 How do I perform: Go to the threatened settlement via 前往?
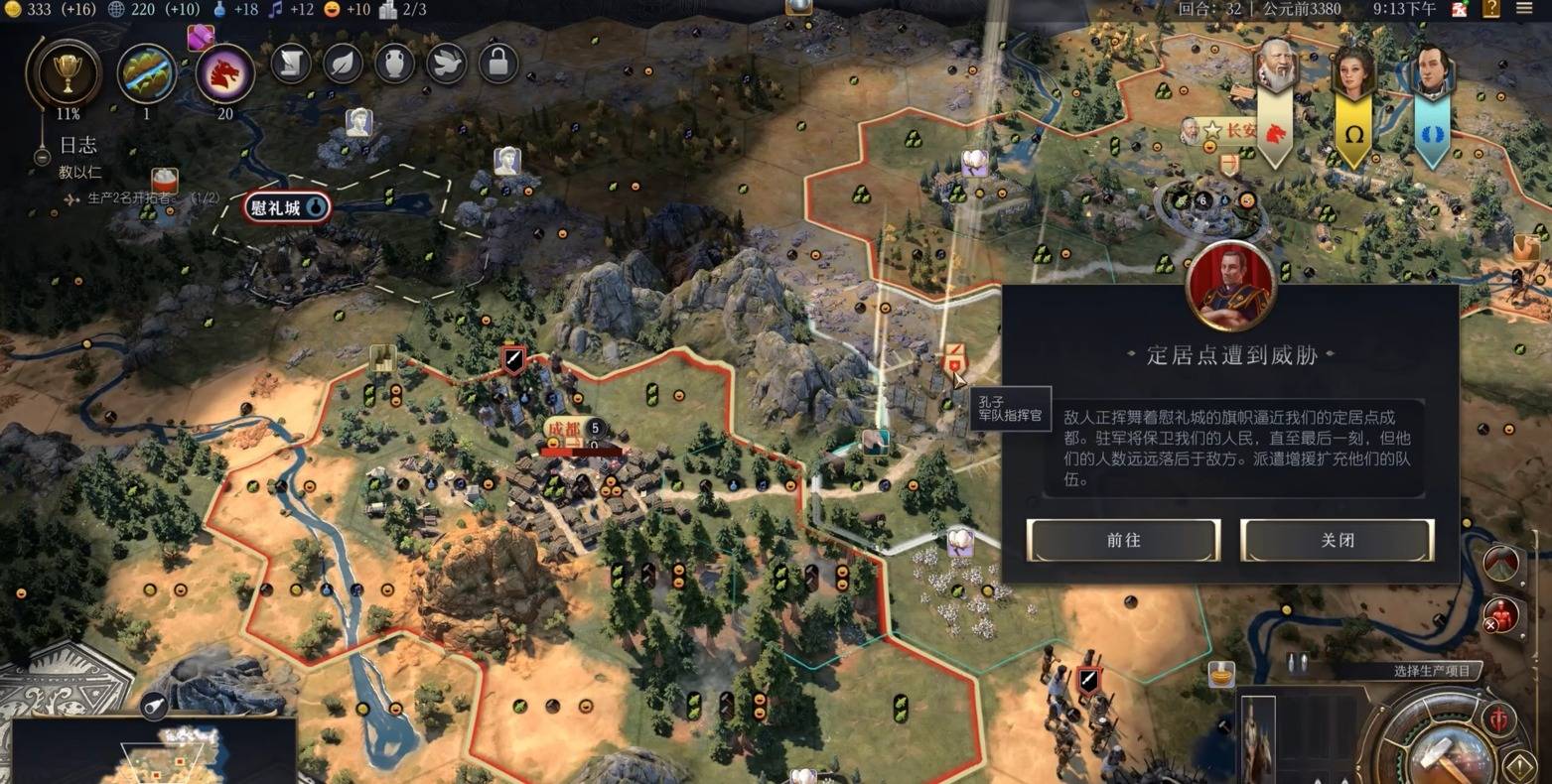click(1123, 540)
